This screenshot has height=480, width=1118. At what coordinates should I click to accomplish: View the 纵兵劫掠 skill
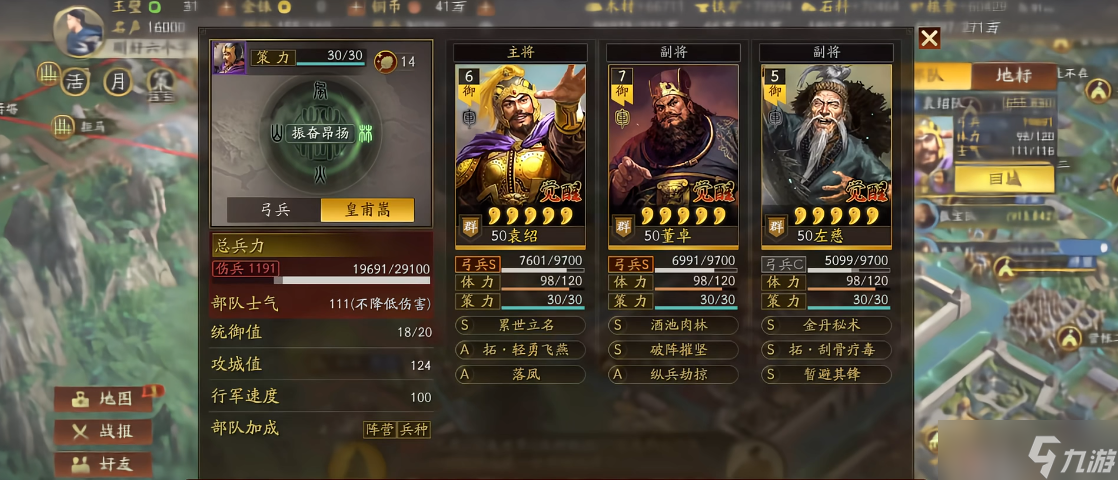point(673,374)
